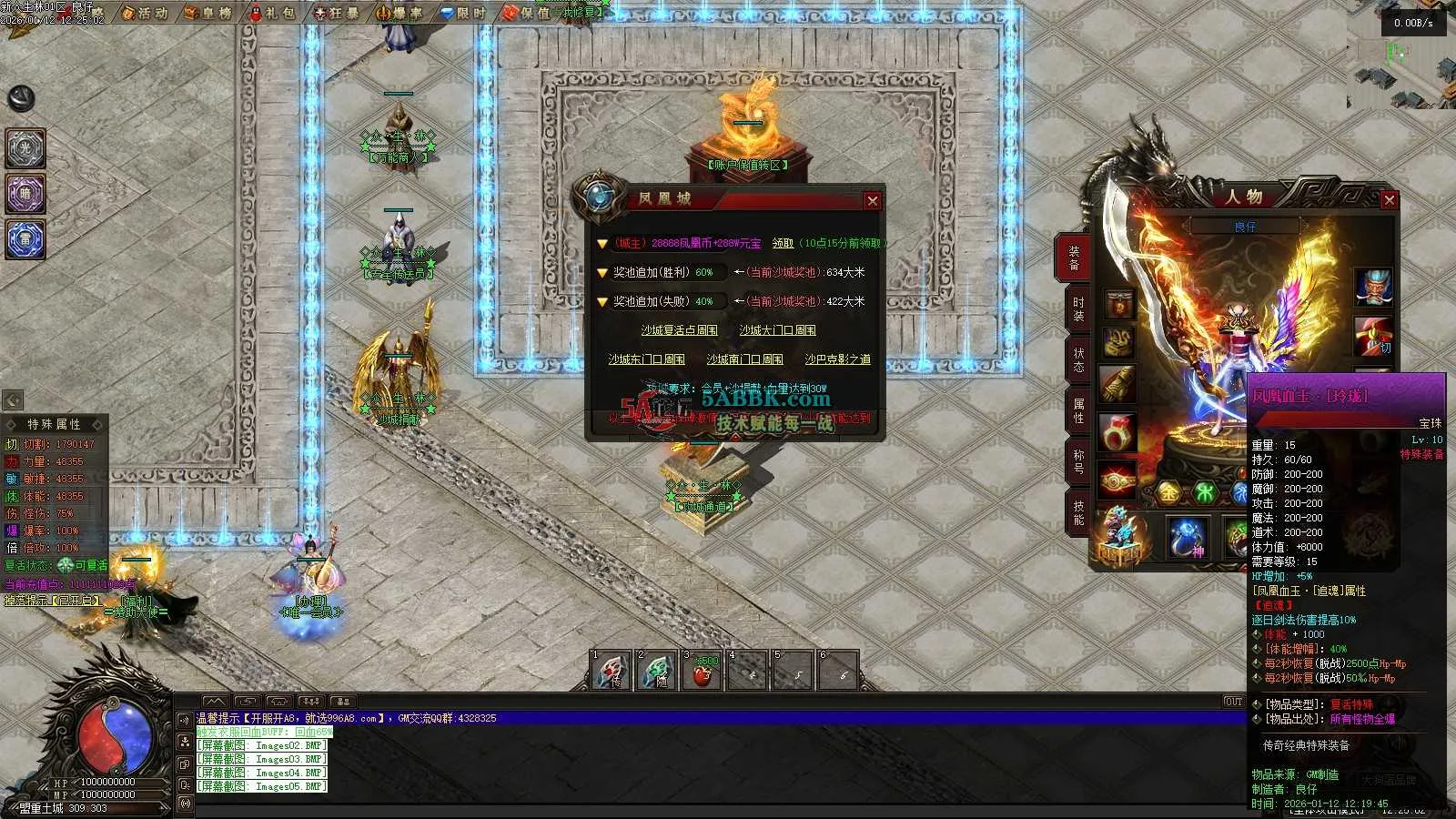Open the 状态 tab

click(x=1078, y=360)
